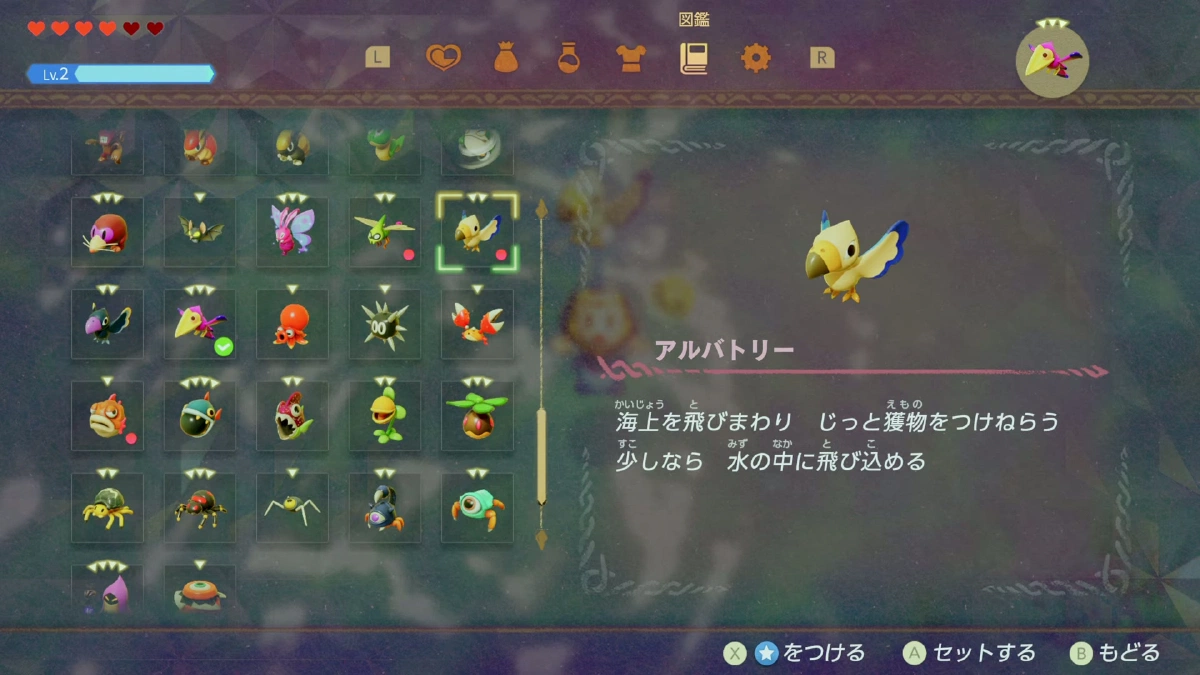Open the potion bottle tab
The image size is (1200, 675).
click(x=569, y=58)
